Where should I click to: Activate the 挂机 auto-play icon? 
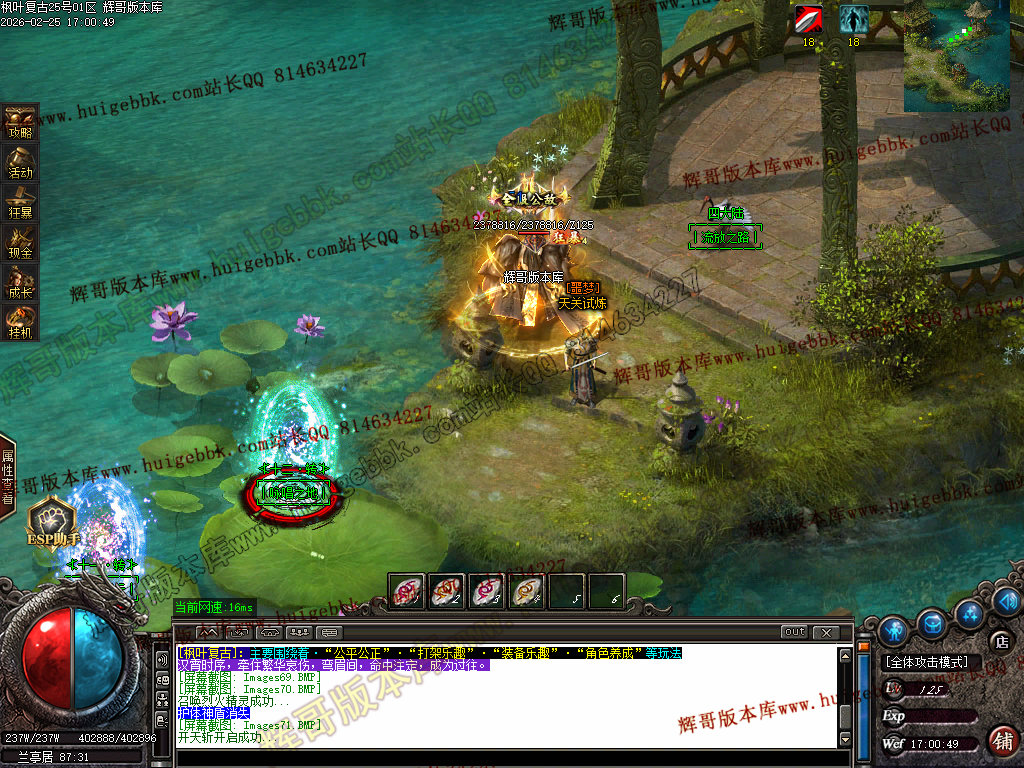tap(20, 321)
